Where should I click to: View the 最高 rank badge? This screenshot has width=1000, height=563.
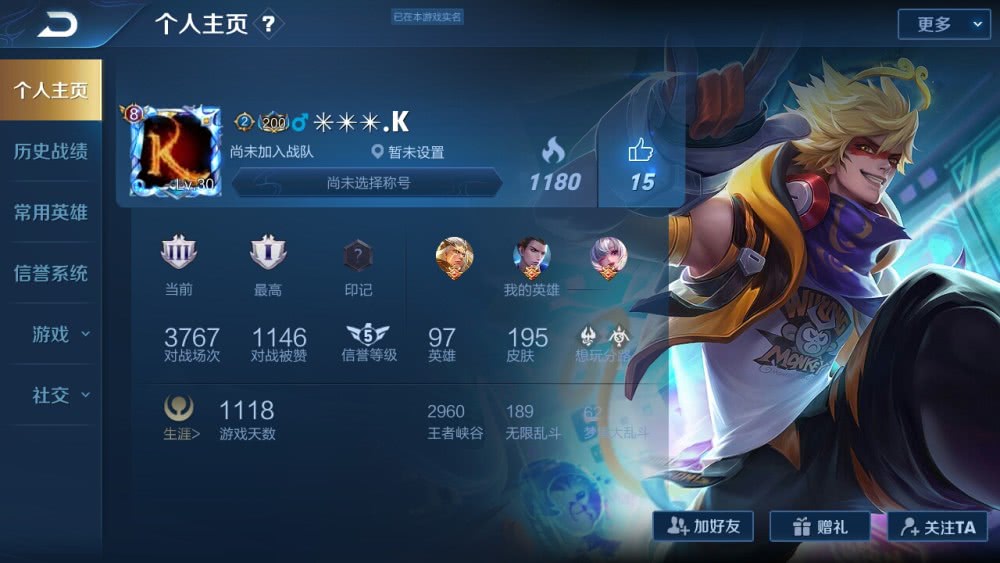[x=268, y=256]
